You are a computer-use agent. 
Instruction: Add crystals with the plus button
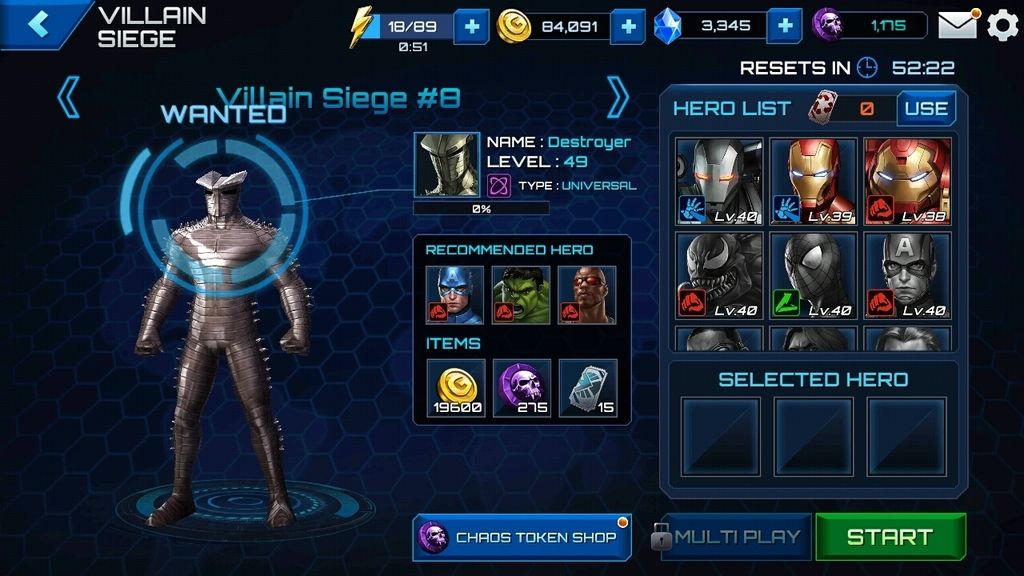click(785, 26)
